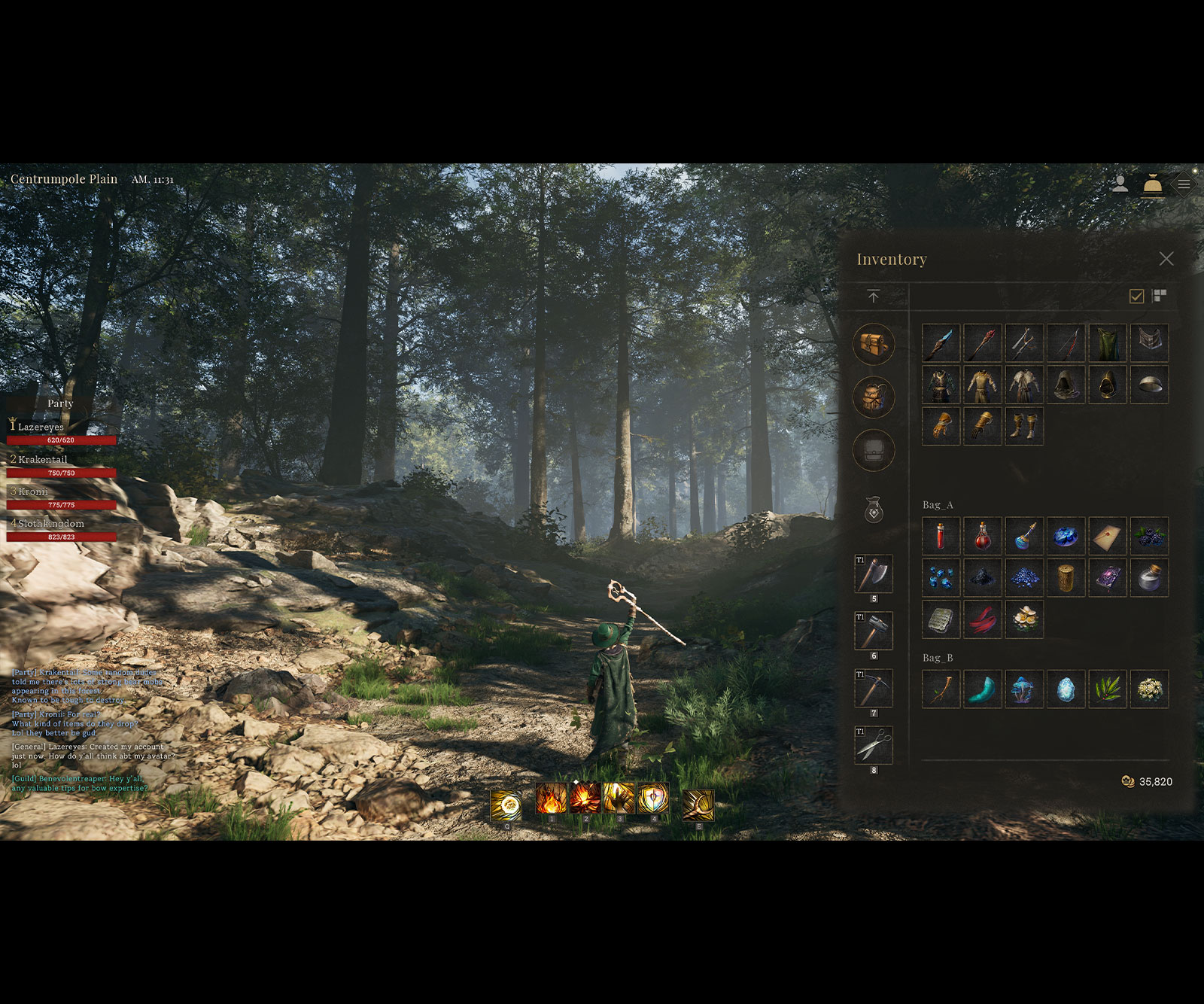Click the upload arrow button in Inventory
This screenshot has height=1004, width=1204.
pyautogui.click(x=873, y=297)
